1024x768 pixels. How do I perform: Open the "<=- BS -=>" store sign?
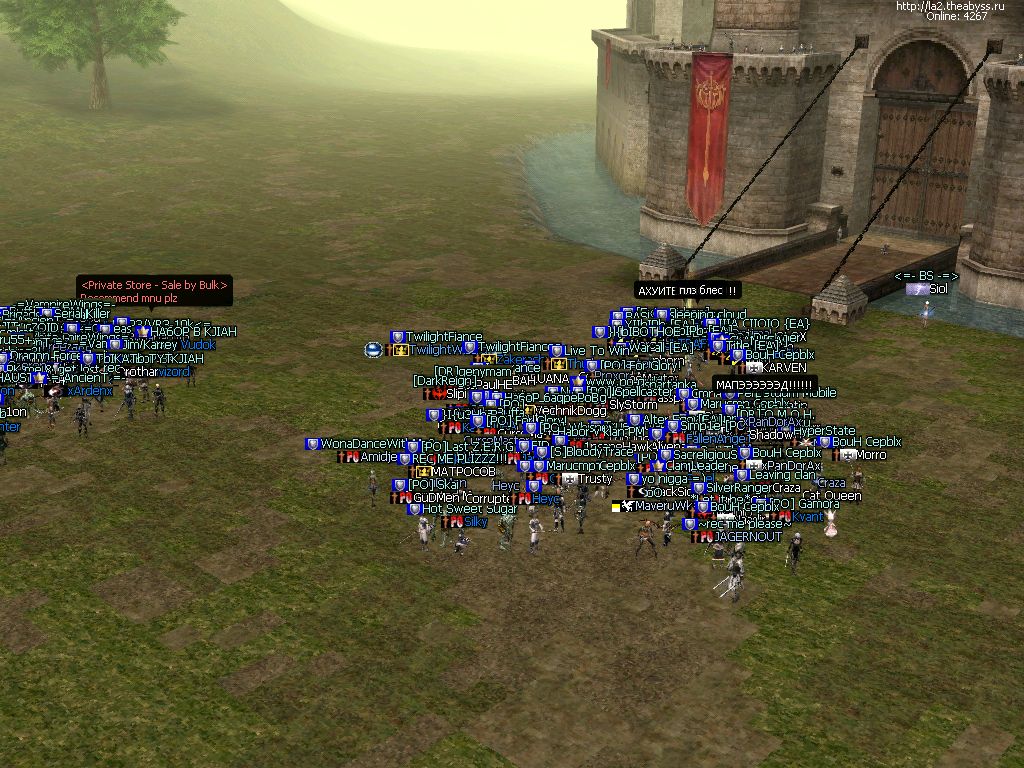[x=926, y=276]
